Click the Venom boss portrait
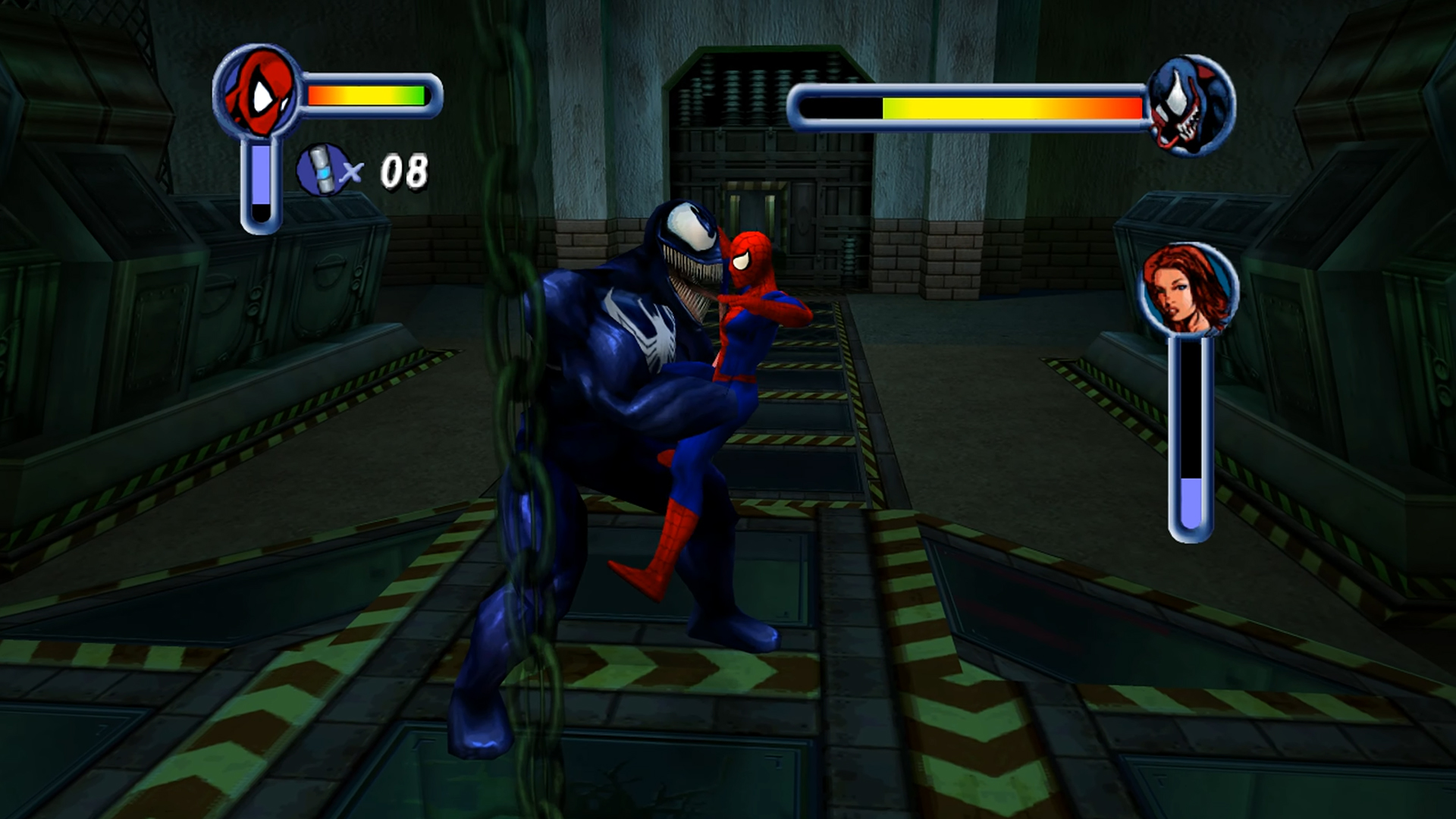1456x819 pixels. pos(1191,105)
